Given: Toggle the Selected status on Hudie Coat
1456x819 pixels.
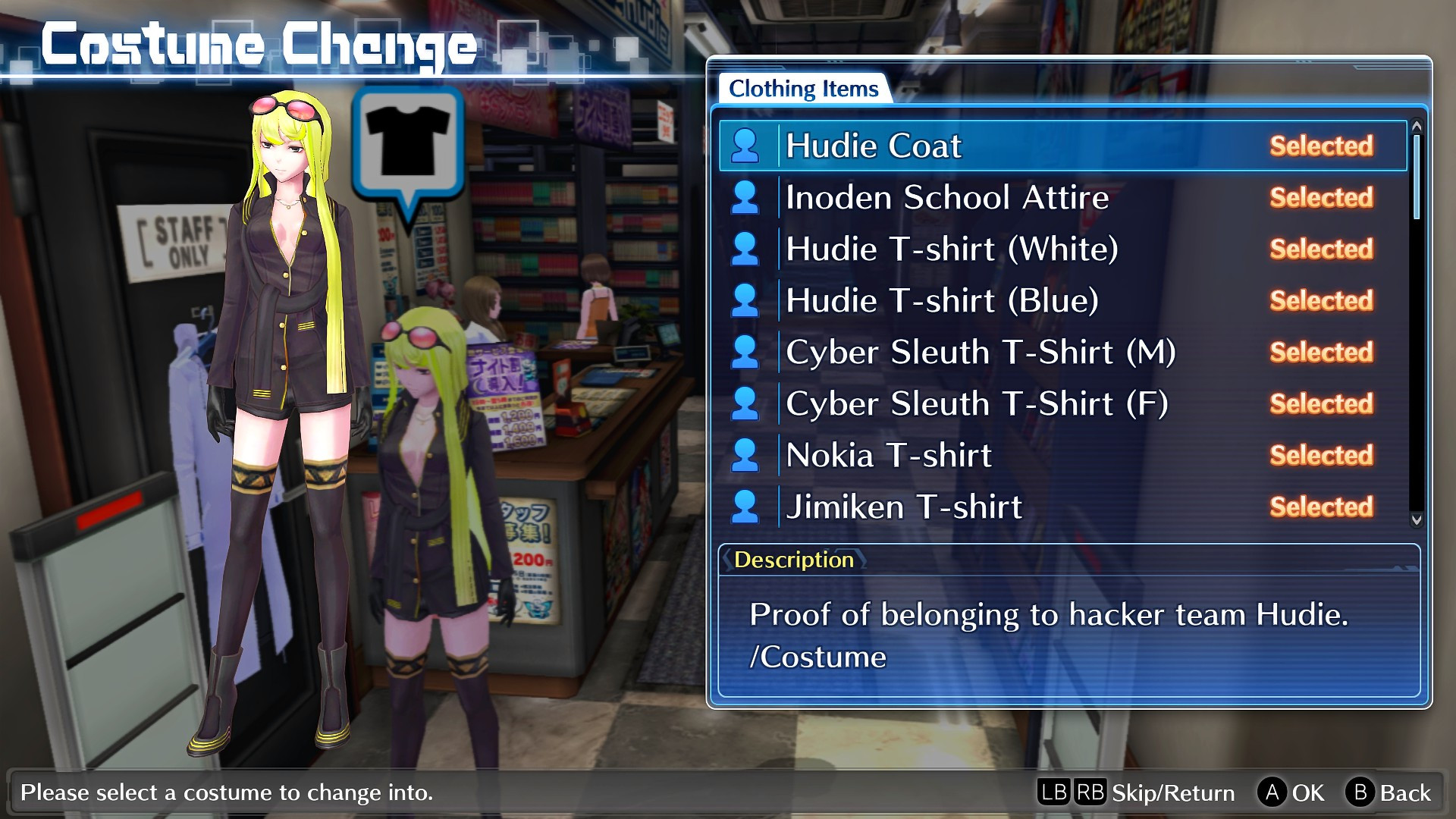Looking at the screenshot, I should tap(1322, 146).
